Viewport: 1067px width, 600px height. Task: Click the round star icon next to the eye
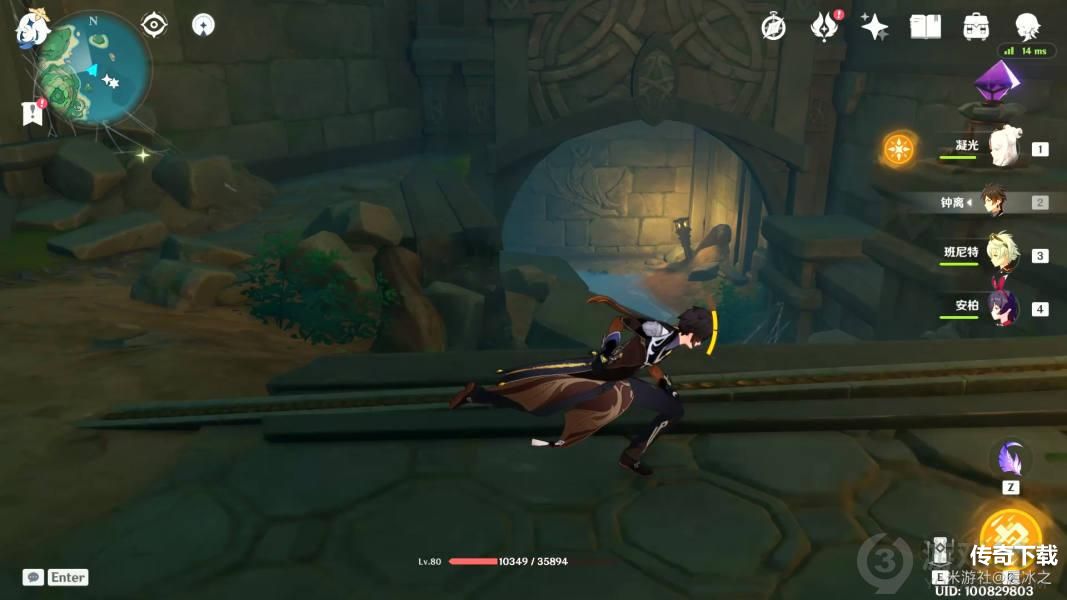point(203,25)
